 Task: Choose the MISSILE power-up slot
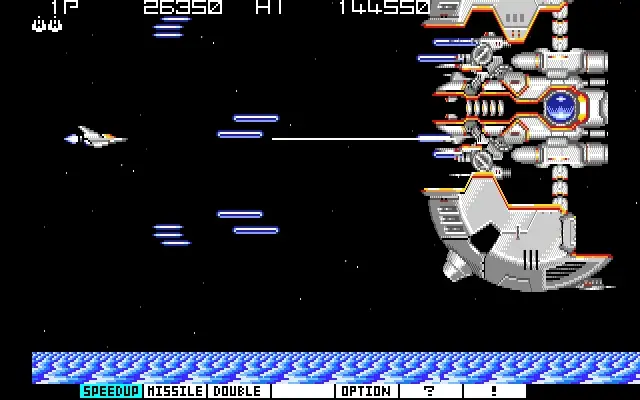click(175, 391)
